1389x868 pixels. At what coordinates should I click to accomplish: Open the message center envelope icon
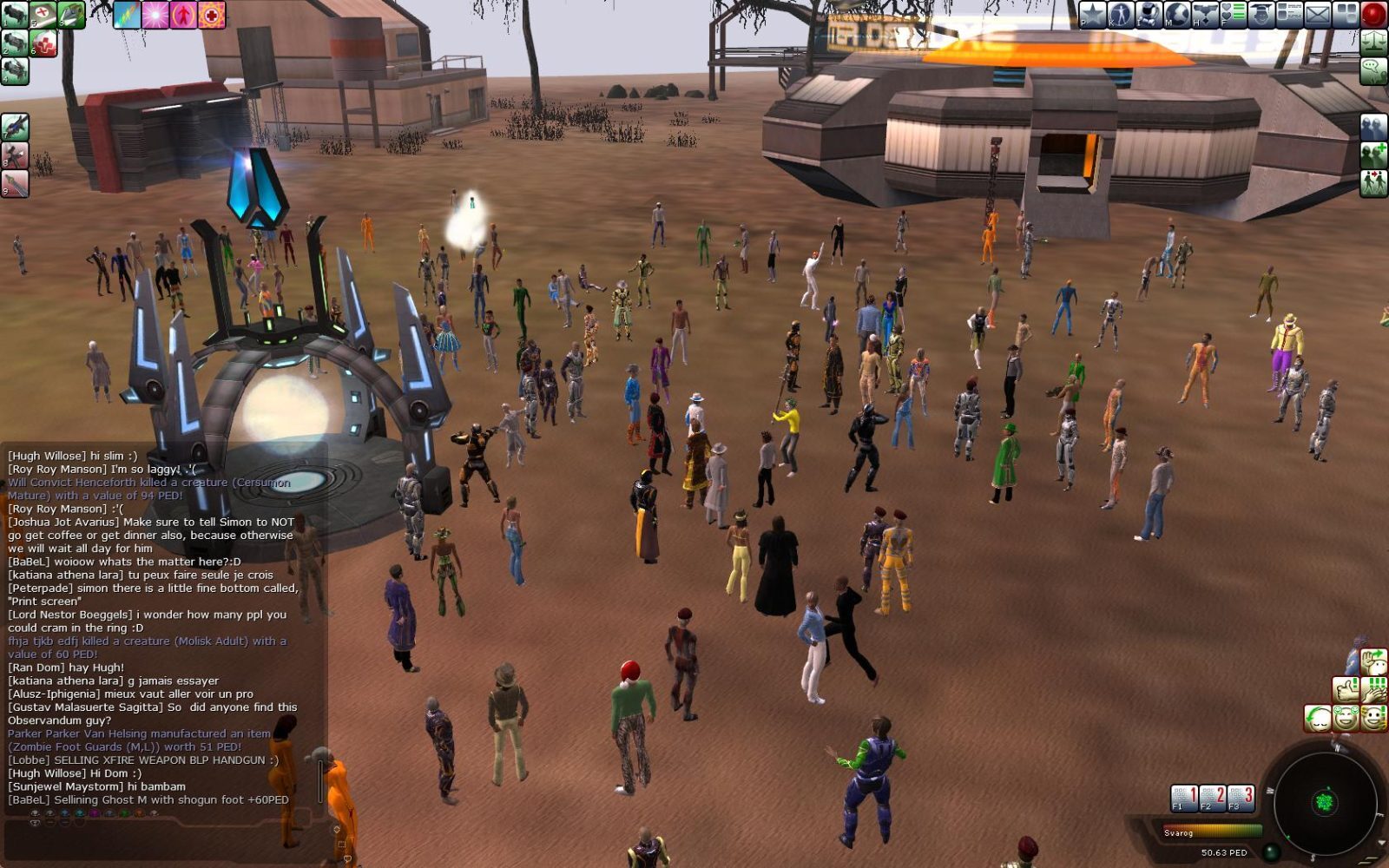(x=1317, y=13)
